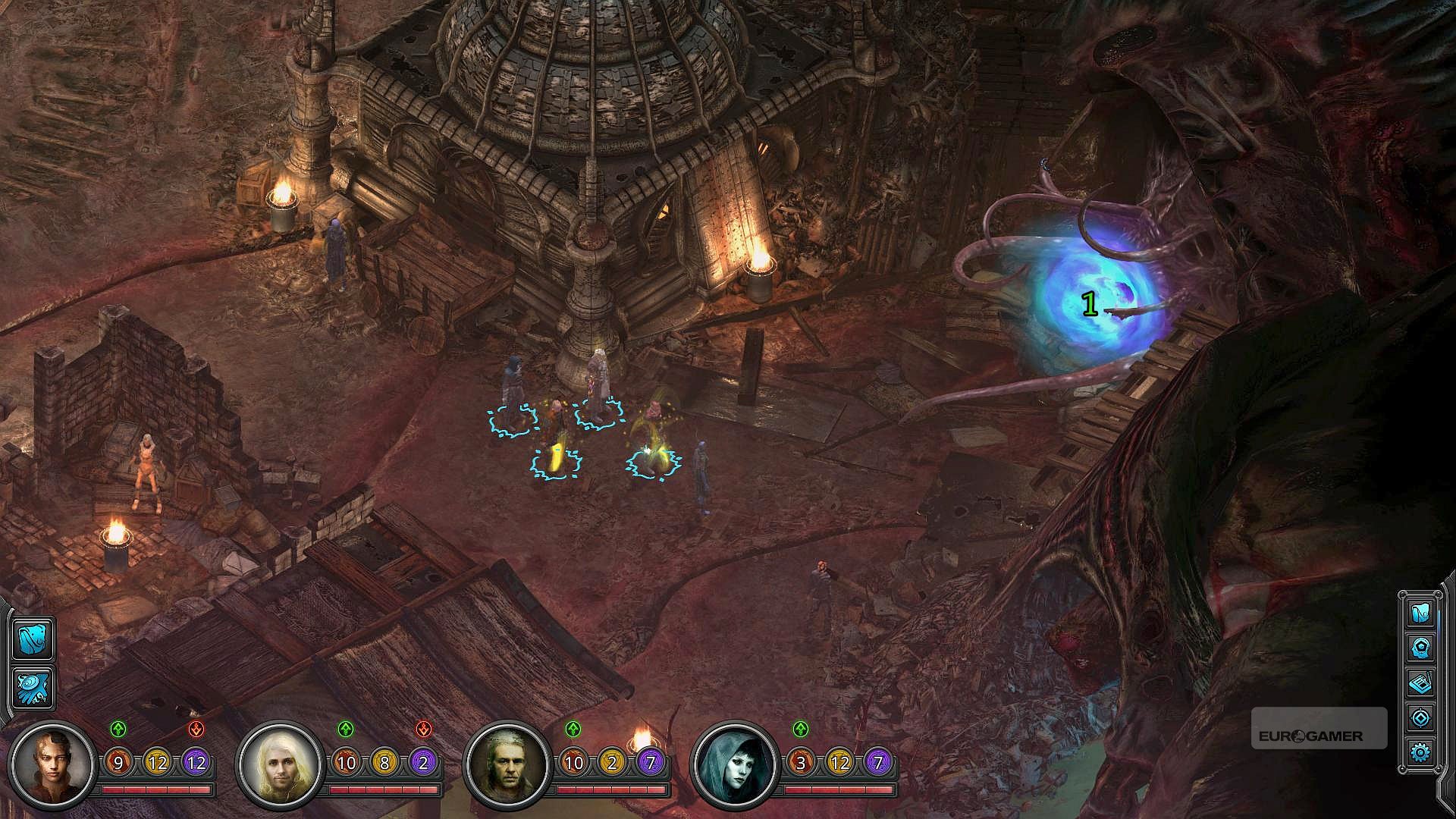Click the first character's green level-up arrow

tap(118, 730)
